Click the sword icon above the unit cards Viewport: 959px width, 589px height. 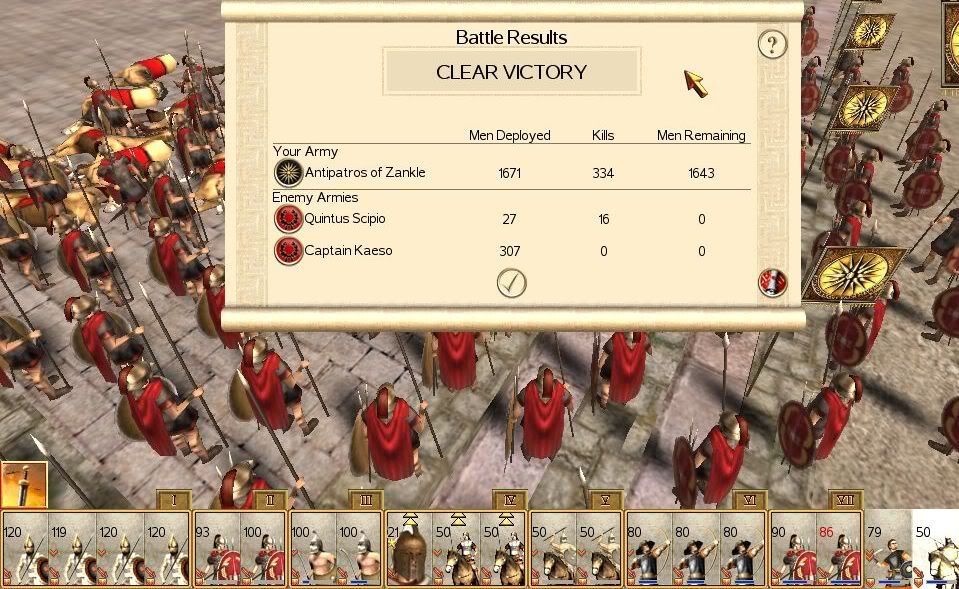[23, 487]
